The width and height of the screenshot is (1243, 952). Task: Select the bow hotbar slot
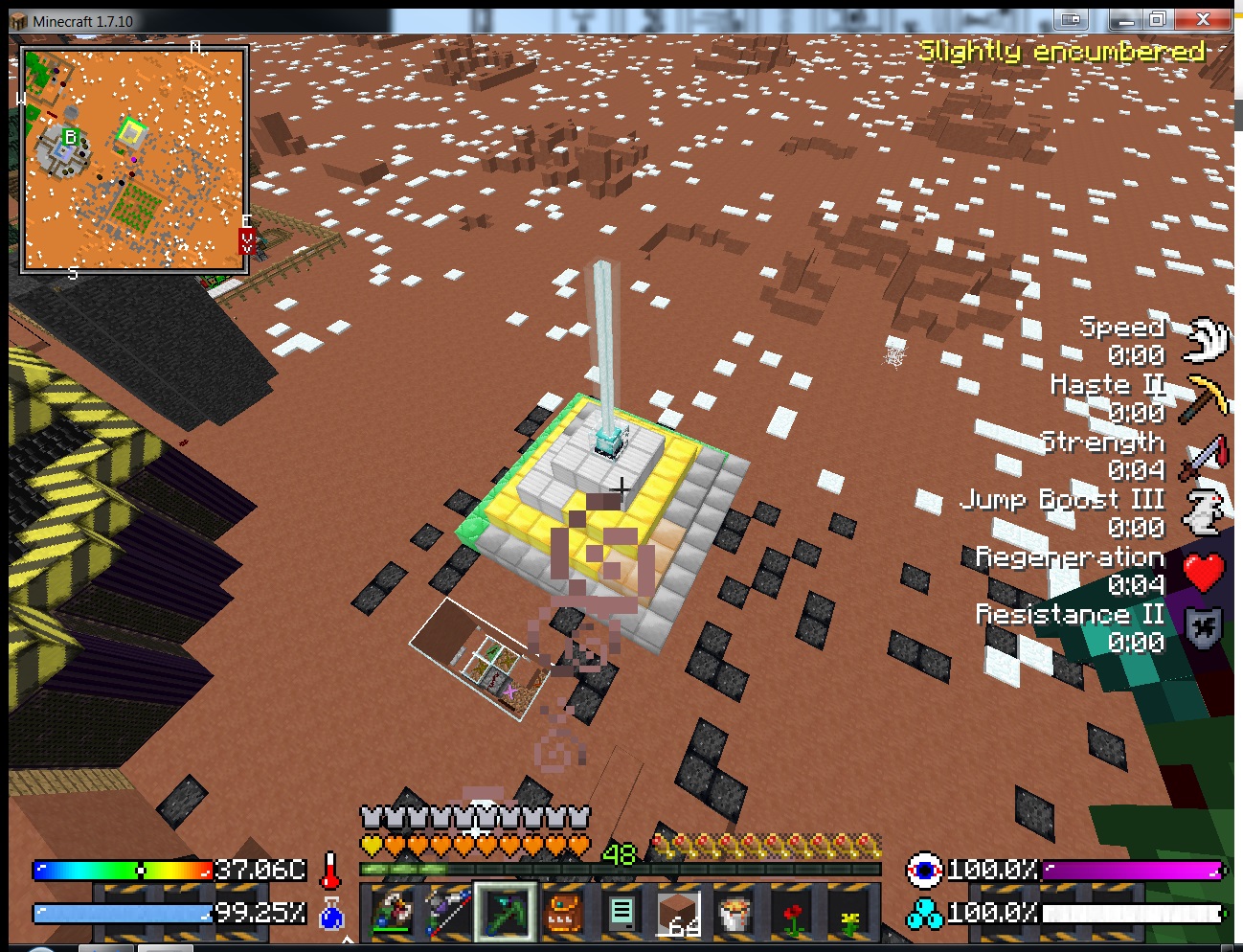pos(448,911)
